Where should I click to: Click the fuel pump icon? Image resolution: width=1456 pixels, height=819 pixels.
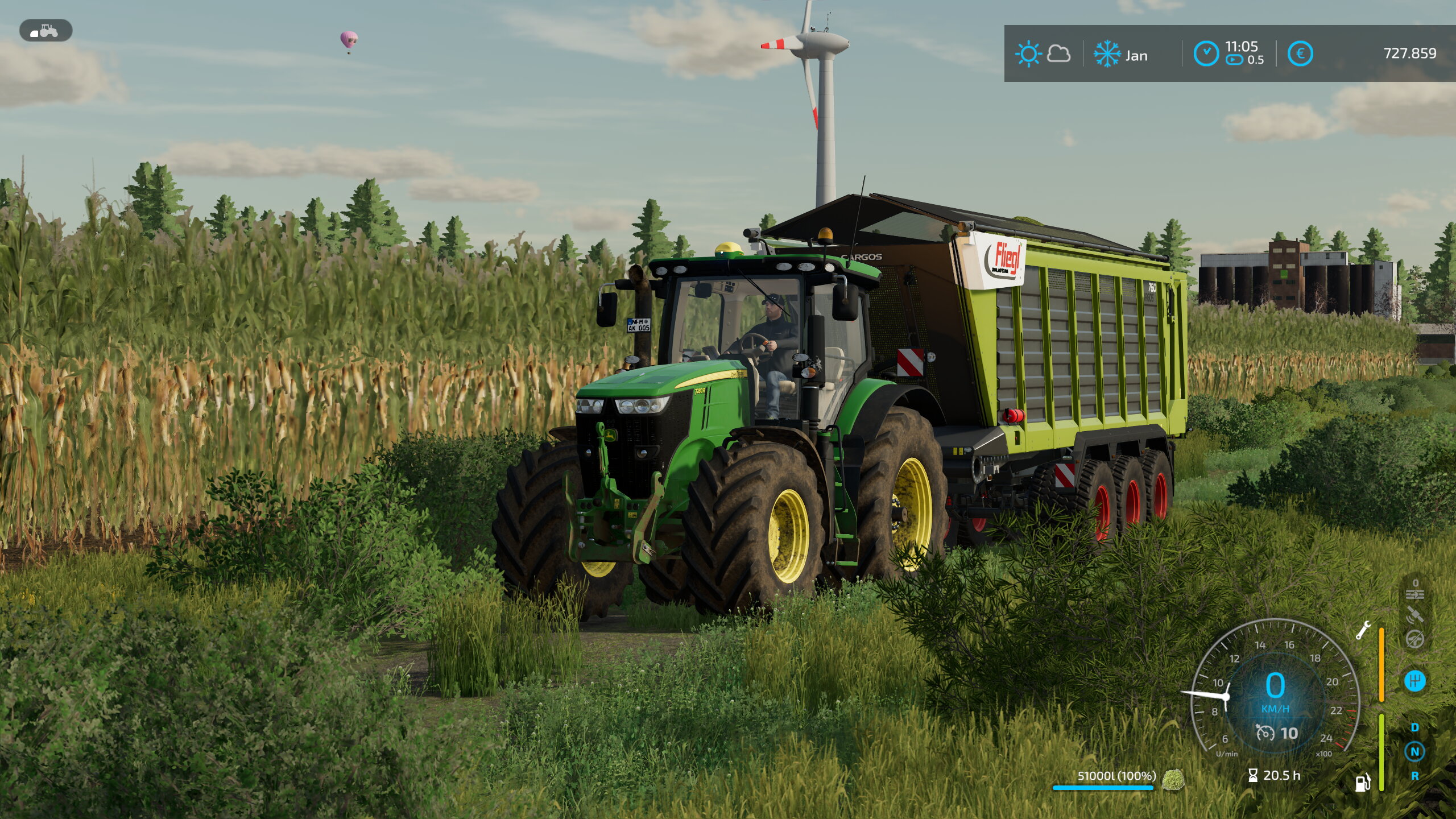[x=1363, y=783]
